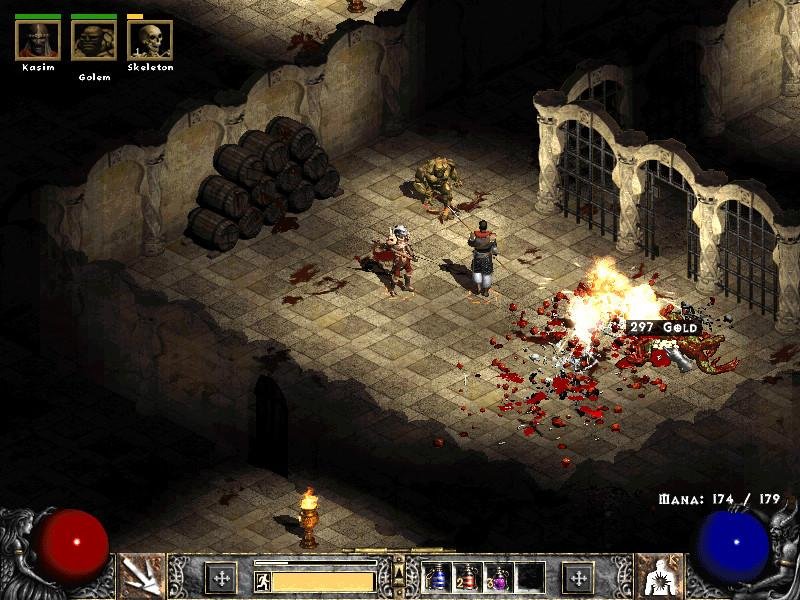Drink the red healing potion in belt slot 2

tap(468, 577)
